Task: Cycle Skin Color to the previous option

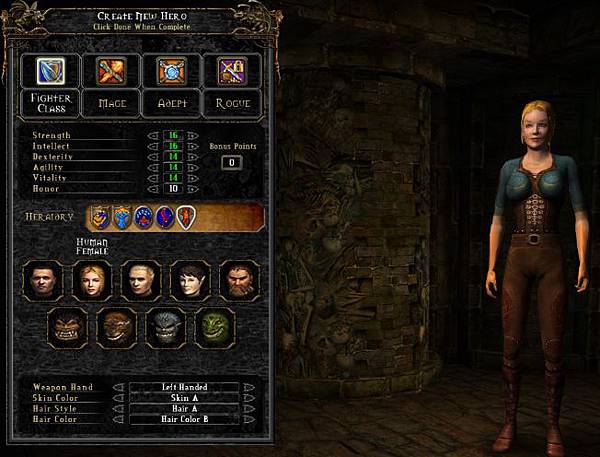Action: click(x=115, y=397)
